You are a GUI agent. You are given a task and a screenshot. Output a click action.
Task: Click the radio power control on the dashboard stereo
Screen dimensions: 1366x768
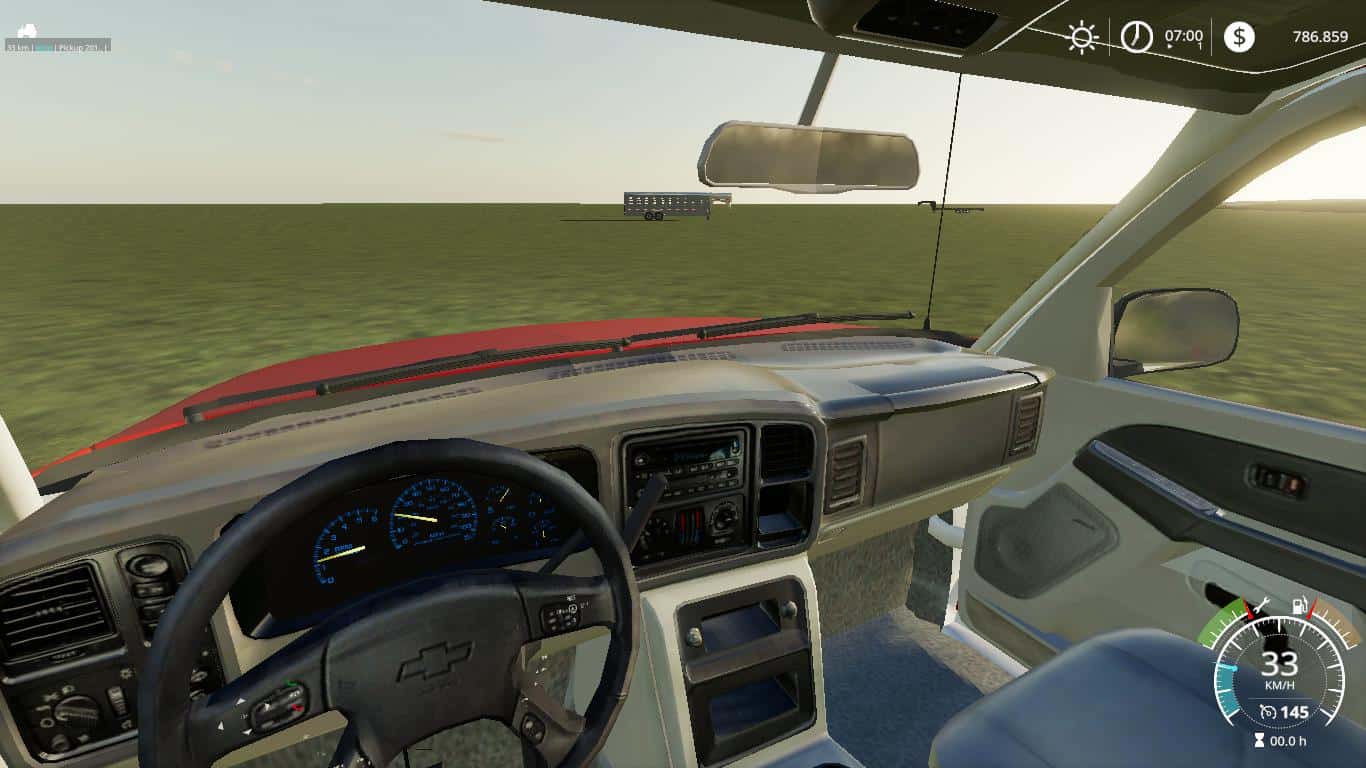(643, 460)
